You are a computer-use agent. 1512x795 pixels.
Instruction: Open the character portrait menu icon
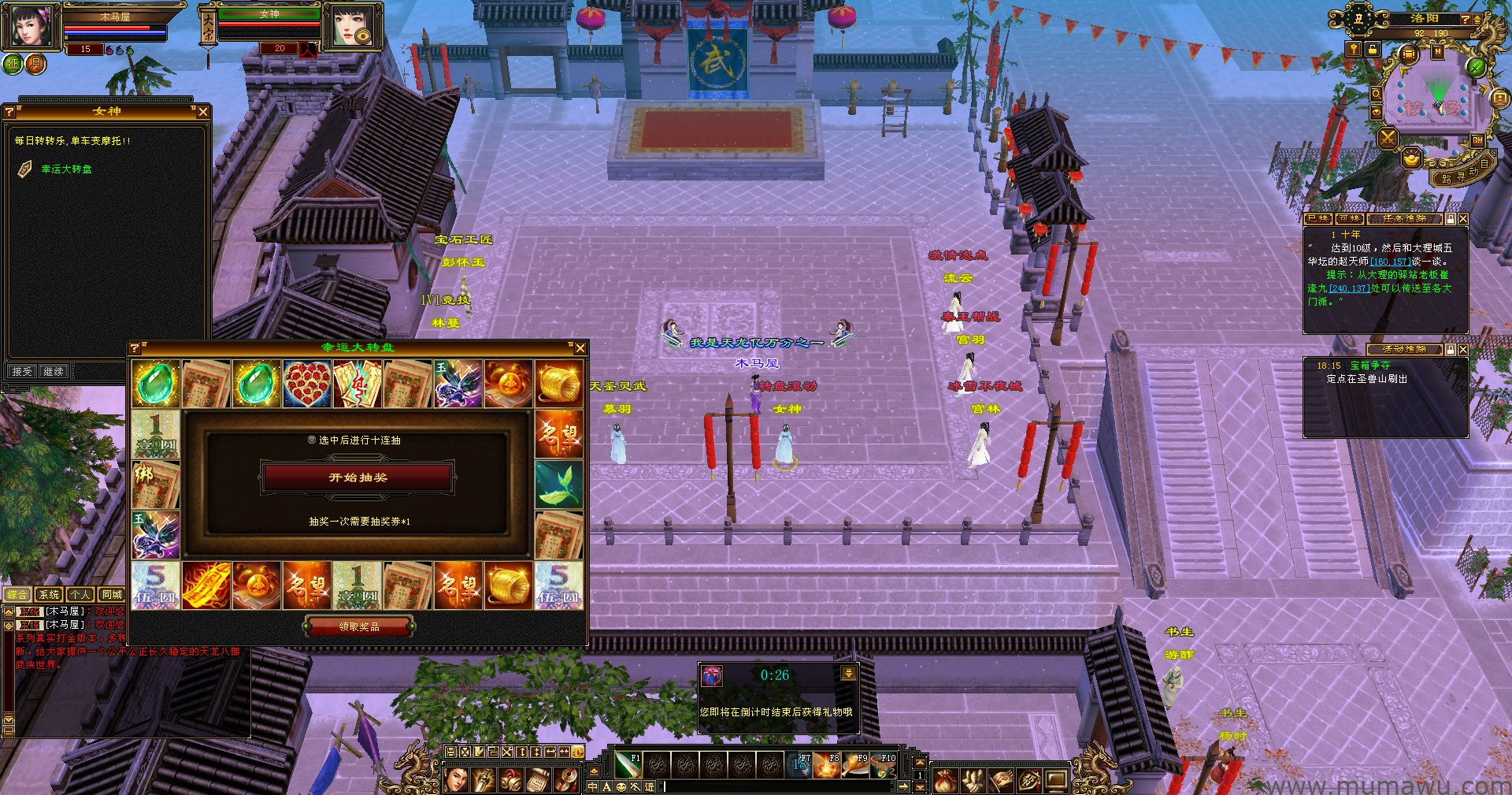(x=456, y=781)
